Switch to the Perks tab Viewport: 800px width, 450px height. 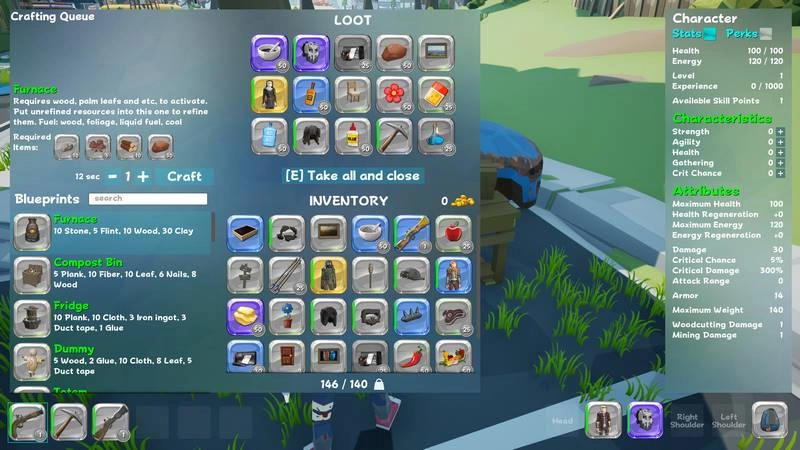745,34
